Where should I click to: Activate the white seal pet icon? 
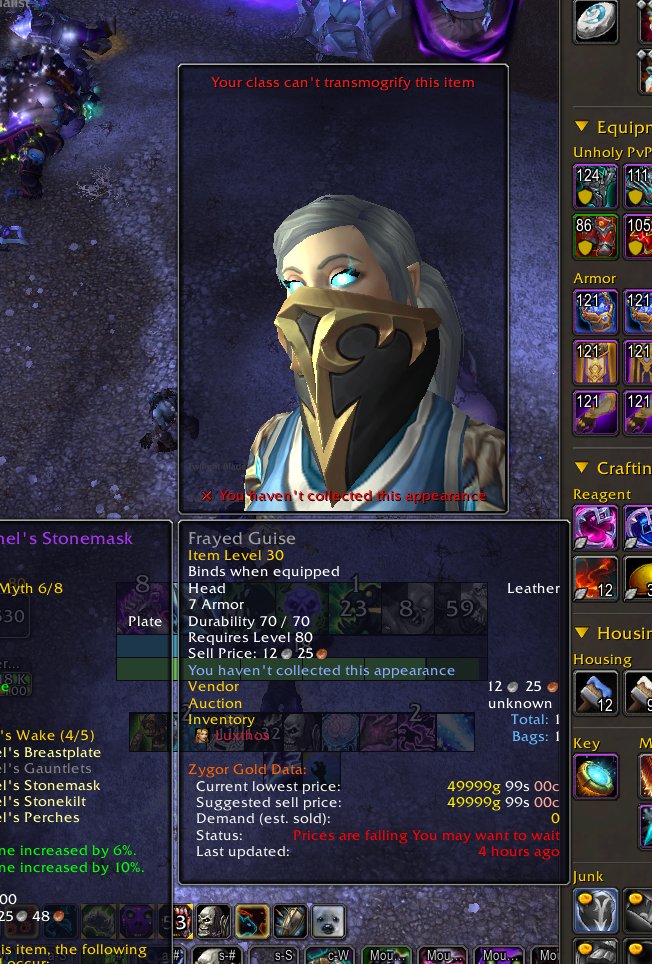(328, 921)
